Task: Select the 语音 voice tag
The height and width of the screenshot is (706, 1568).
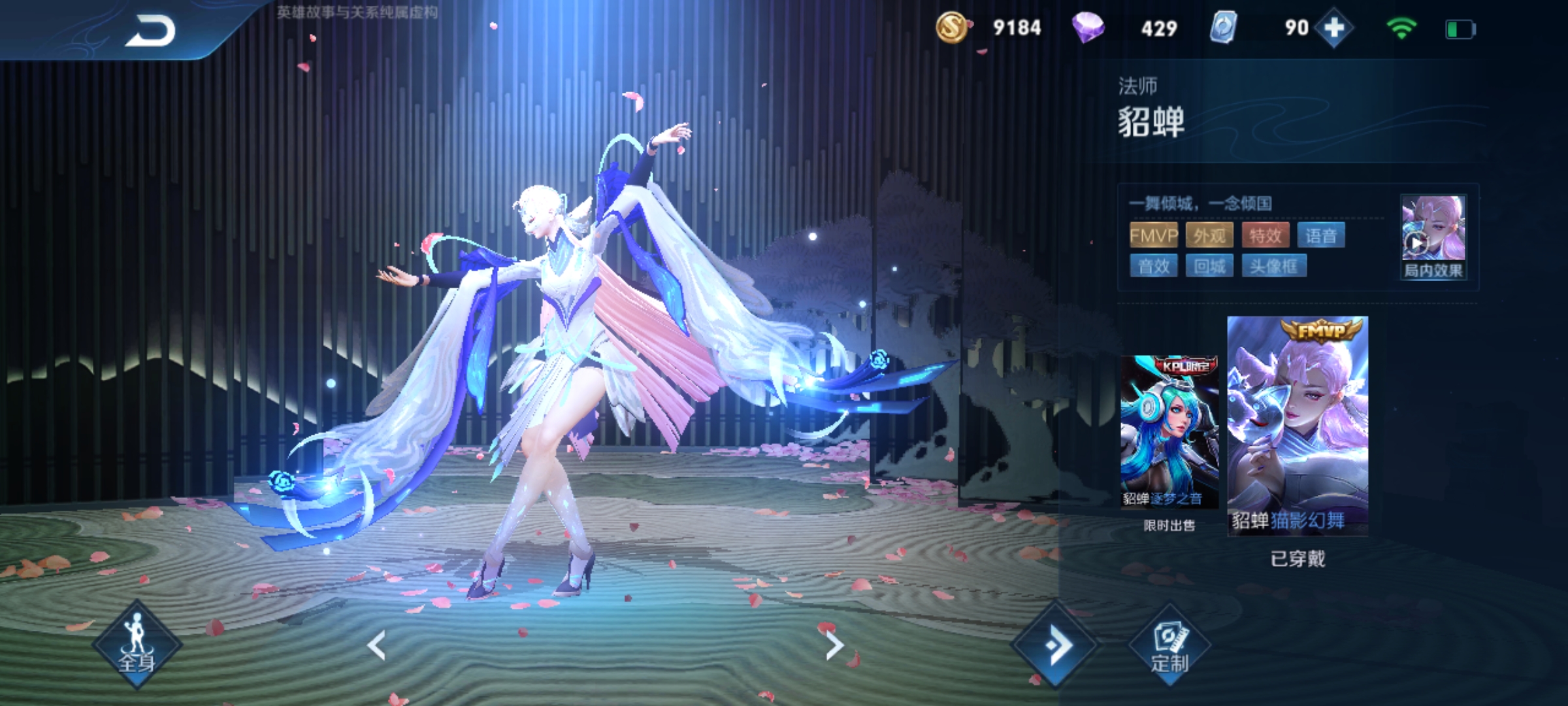Action: point(1321,235)
